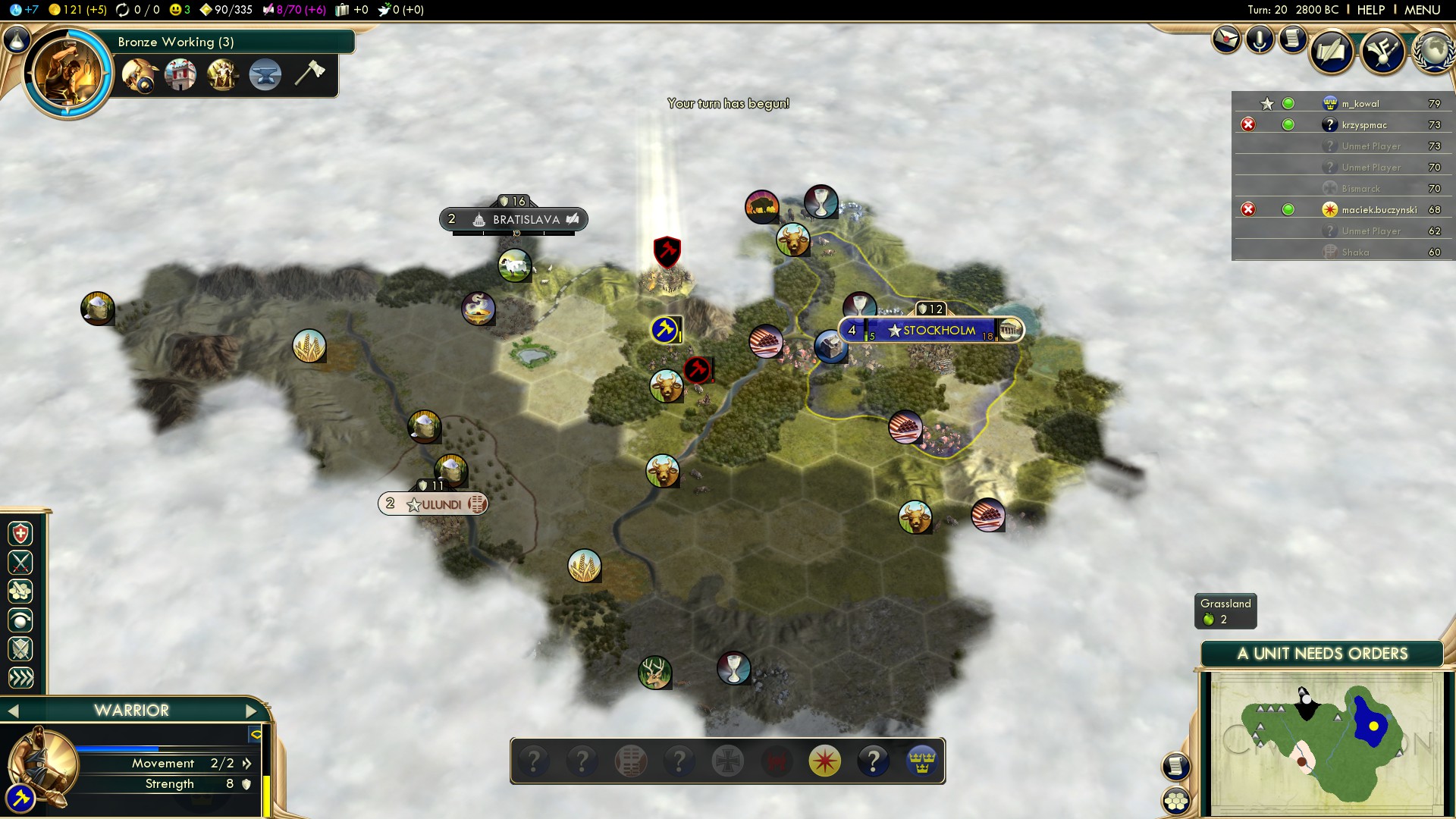Open the MENU at top right
This screenshot has height=819, width=1456.
click(x=1422, y=10)
